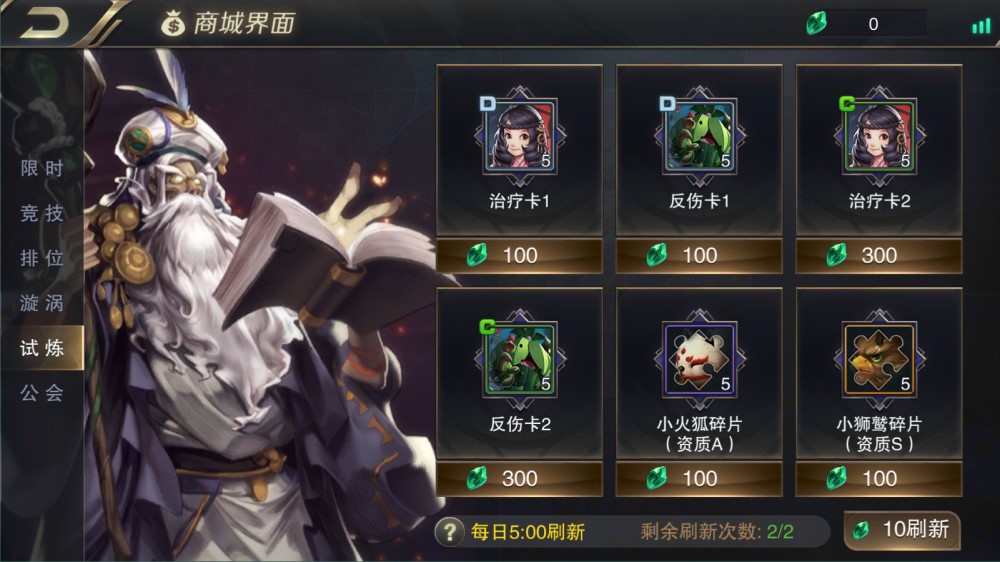Choose the 试炼 shop tab

(42, 348)
